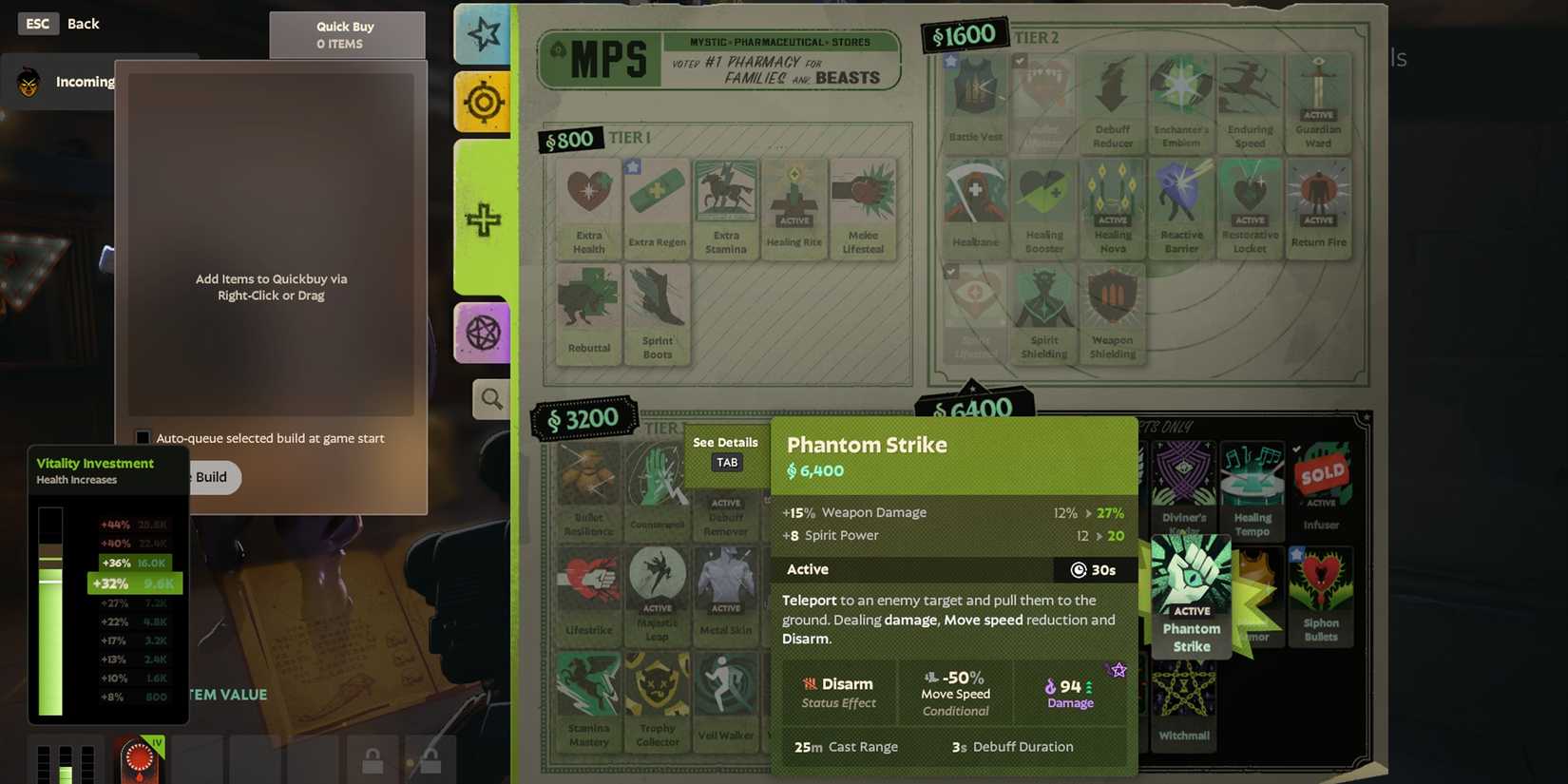Click the Back button
Viewport: 1568px width, 784px height.
tap(85, 23)
